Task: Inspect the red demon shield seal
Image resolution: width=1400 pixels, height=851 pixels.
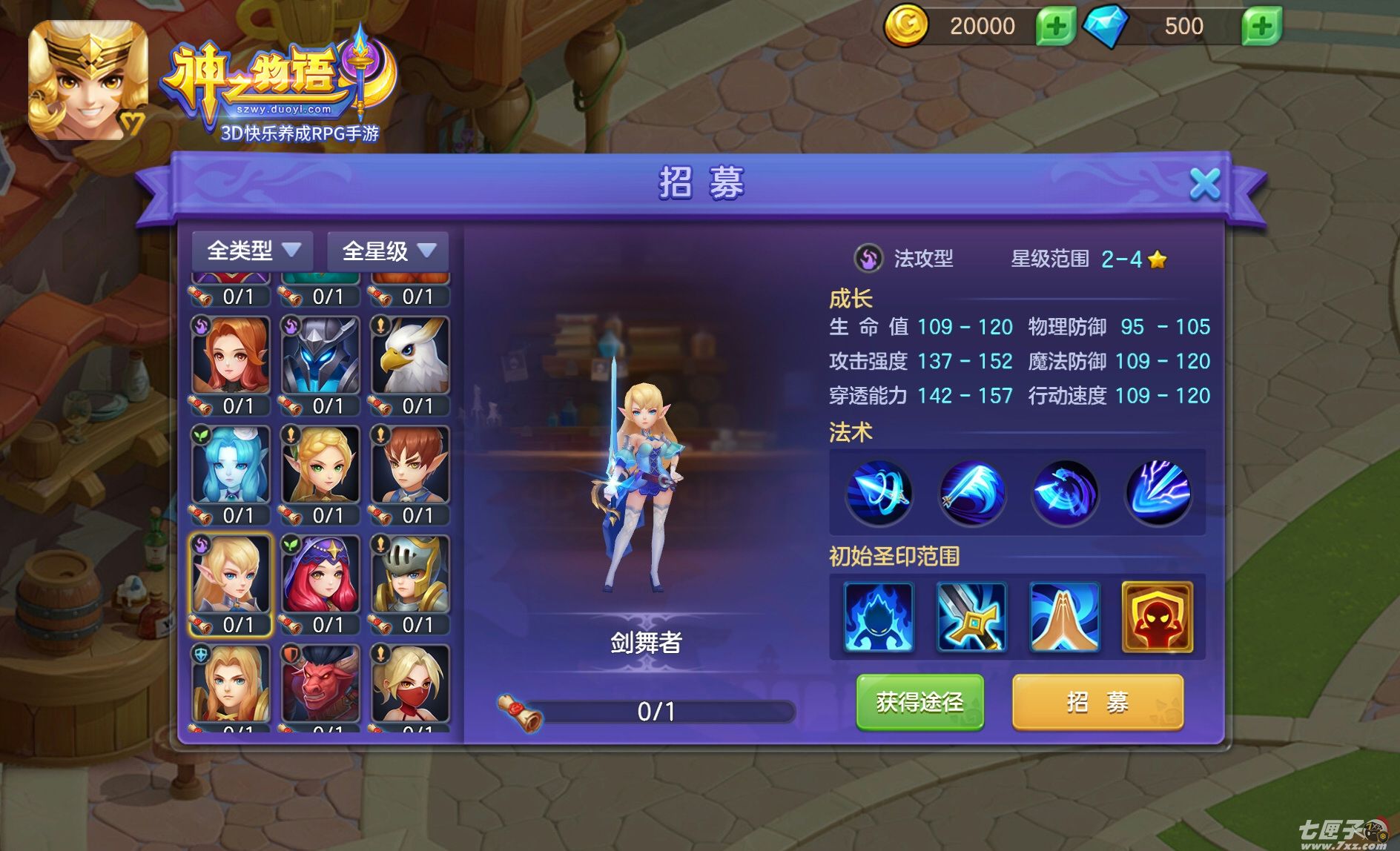Action: [x=1158, y=617]
